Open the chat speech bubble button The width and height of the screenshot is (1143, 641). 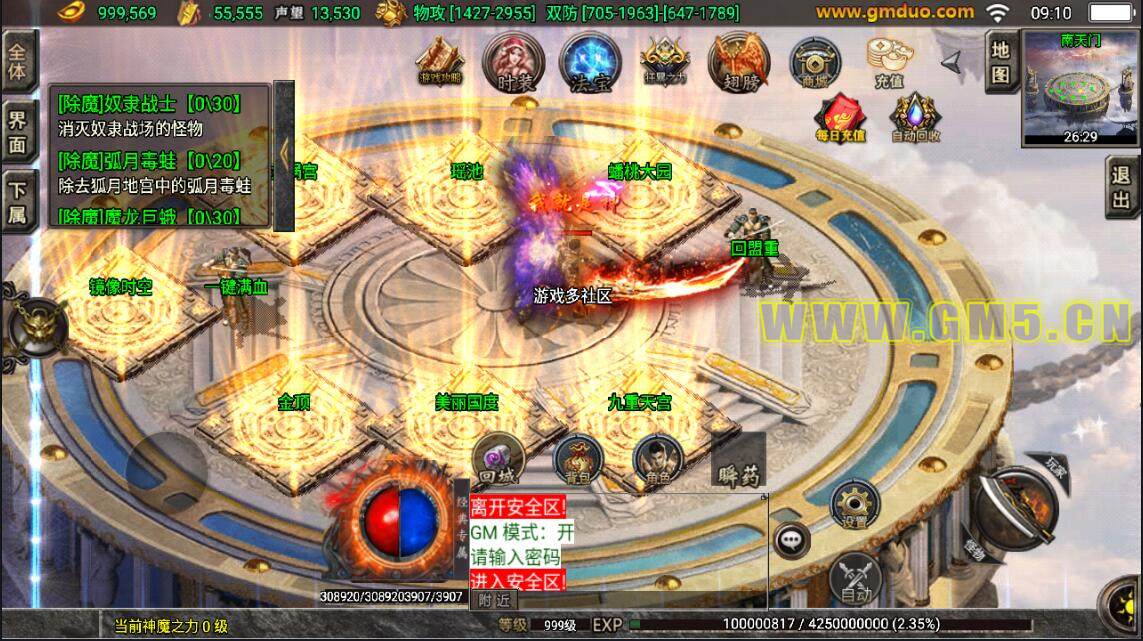pyautogui.click(x=792, y=540)
